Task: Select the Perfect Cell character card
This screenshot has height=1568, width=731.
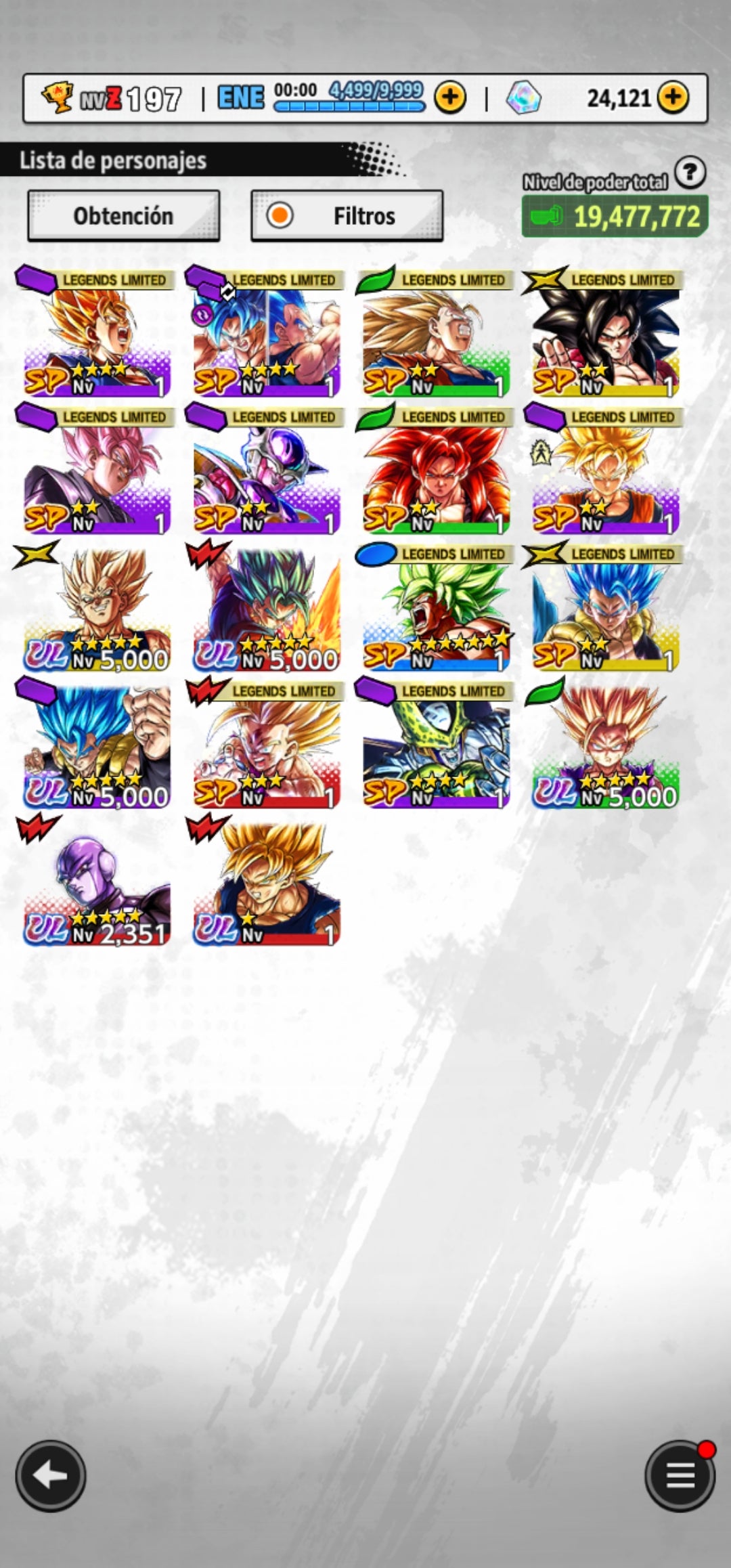Action: (x=436, y=747)
